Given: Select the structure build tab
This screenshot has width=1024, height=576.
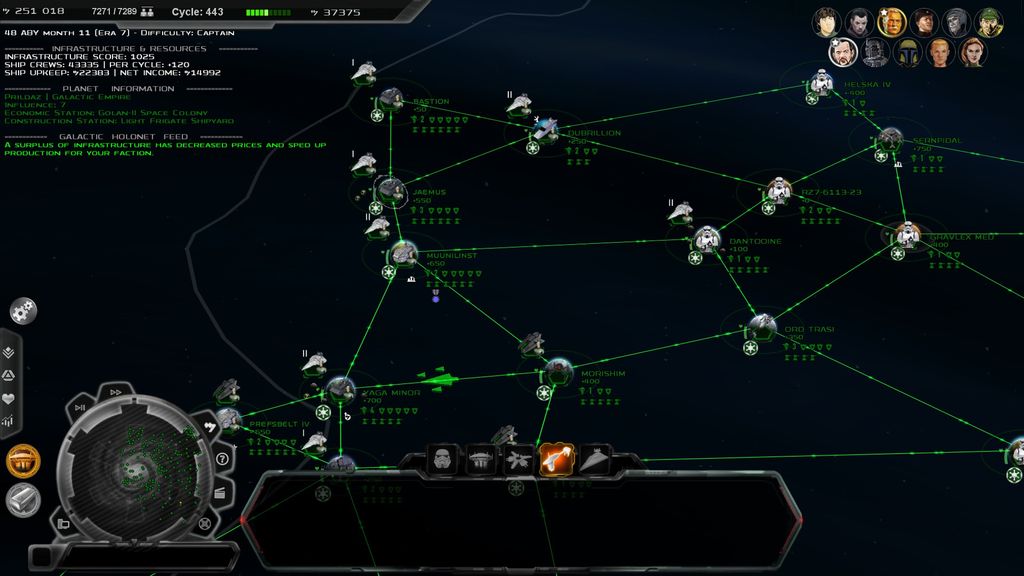Looking at the screenshot, I should [481, 460].
